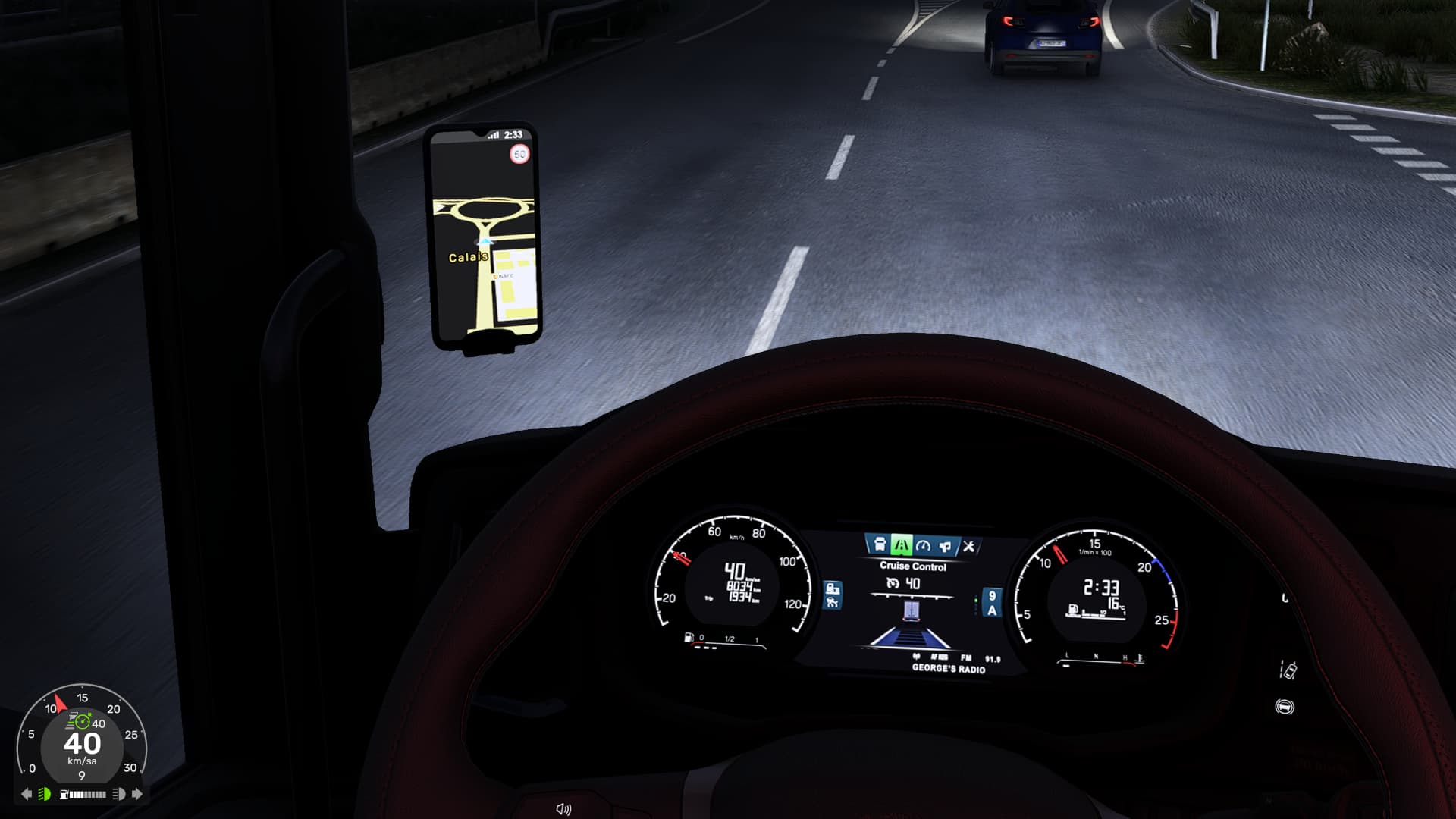1456x819 pixels.
Task: Click the green cruise control icon
Action: tap(82, 721)
